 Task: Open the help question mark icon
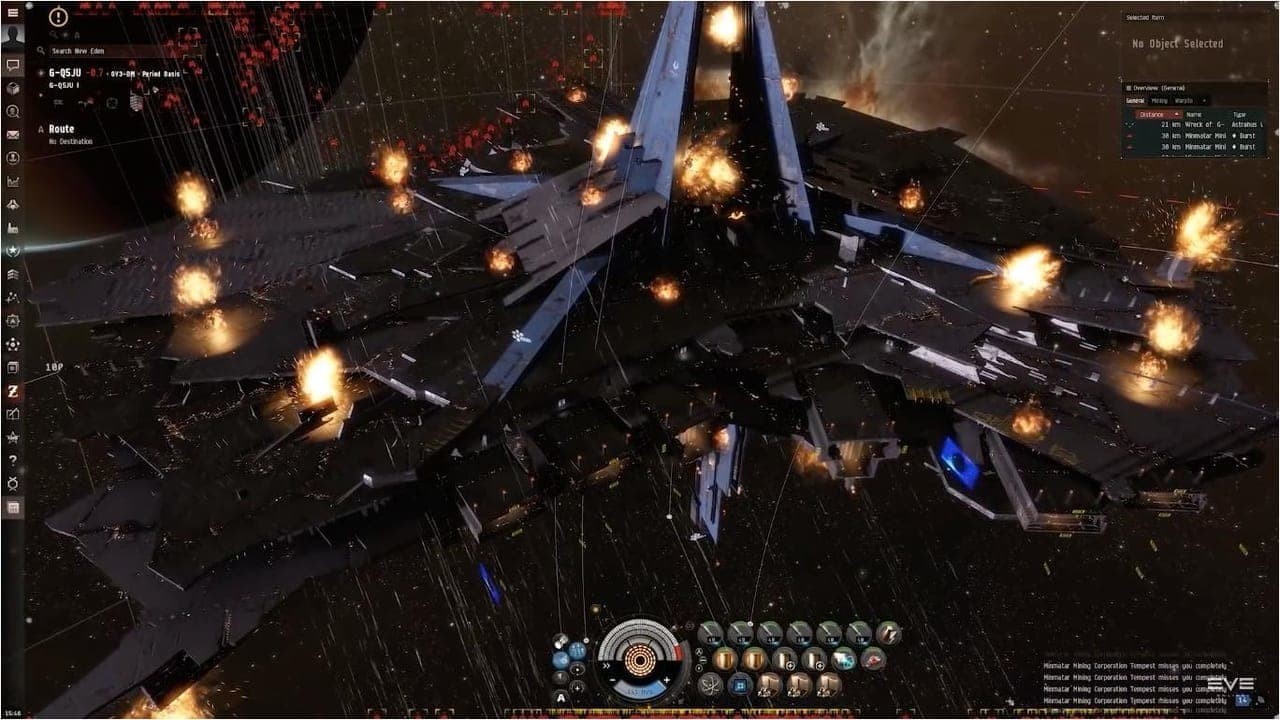point(13,460)
